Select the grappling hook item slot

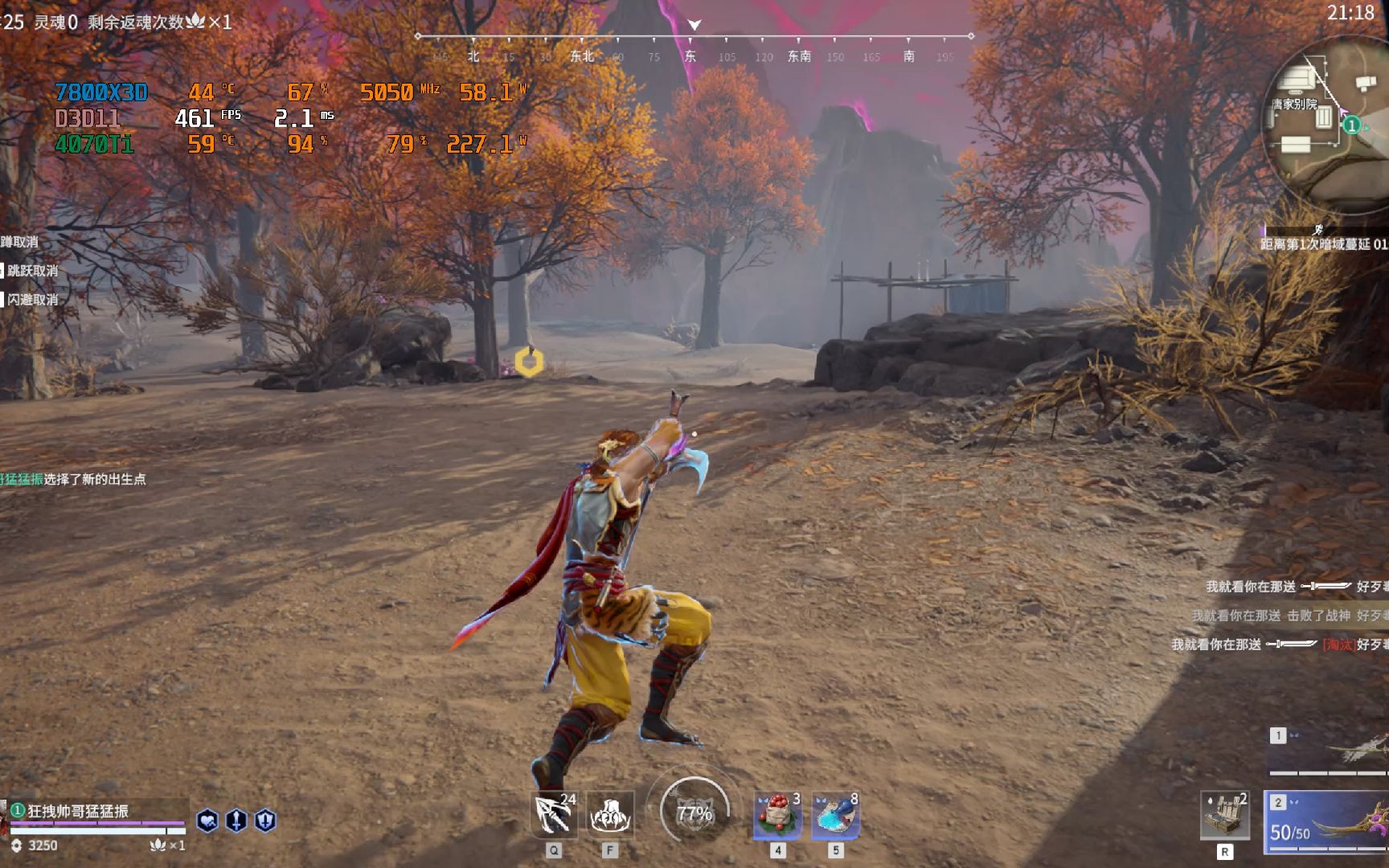point(554,815)
